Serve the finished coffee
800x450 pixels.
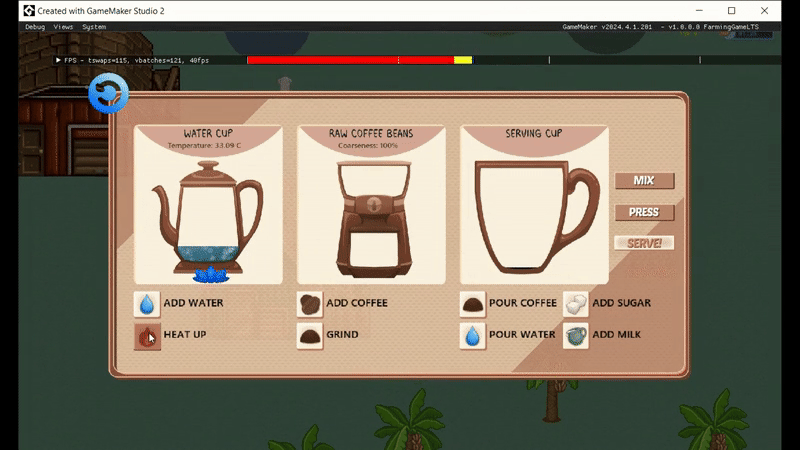point(644,243)
